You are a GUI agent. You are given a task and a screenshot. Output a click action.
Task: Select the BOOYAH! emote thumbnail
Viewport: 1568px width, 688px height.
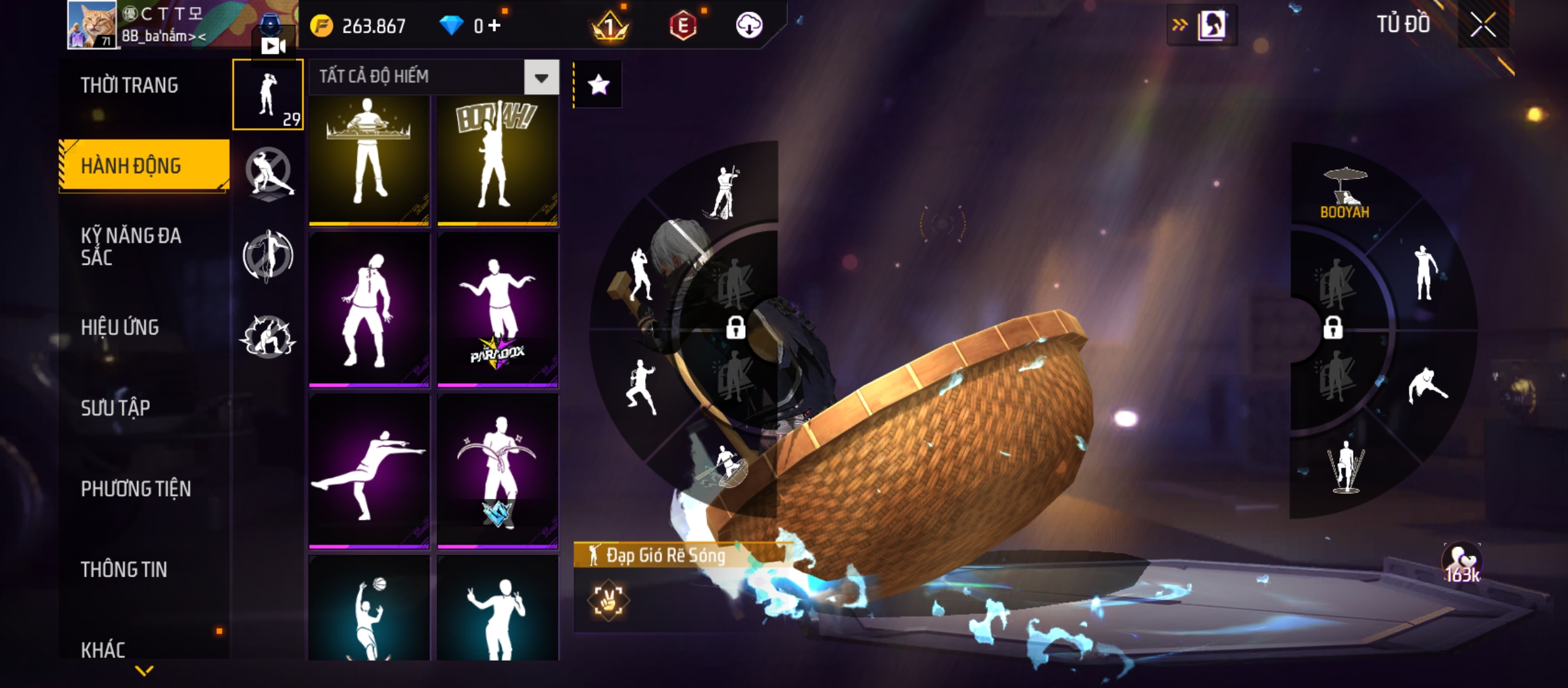click(498, 159)
